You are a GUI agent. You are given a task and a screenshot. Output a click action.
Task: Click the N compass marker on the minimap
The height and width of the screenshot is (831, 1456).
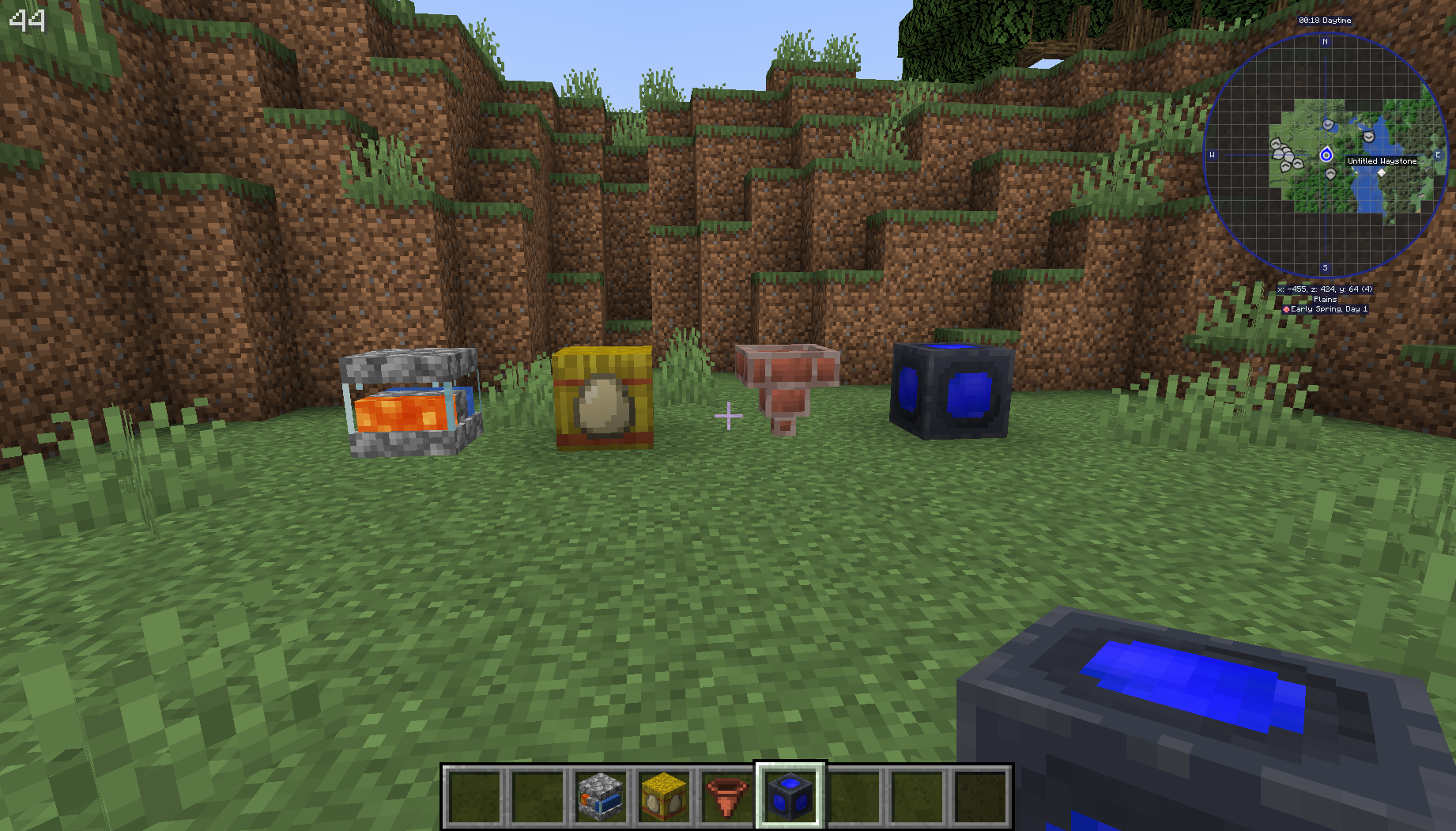(x=1325, y=42)
